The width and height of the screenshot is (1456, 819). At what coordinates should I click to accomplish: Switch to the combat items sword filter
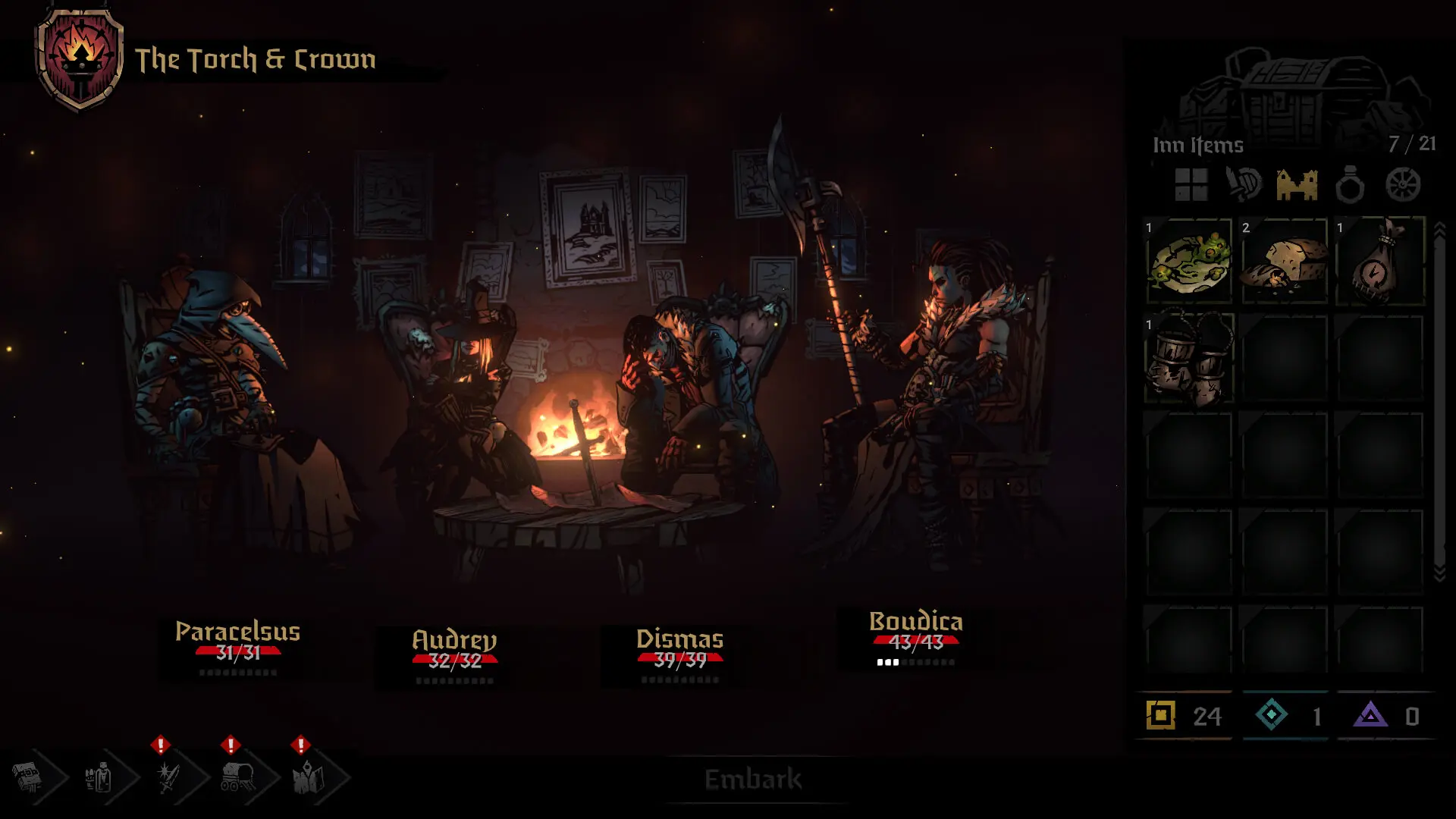tap(1244, 184)
